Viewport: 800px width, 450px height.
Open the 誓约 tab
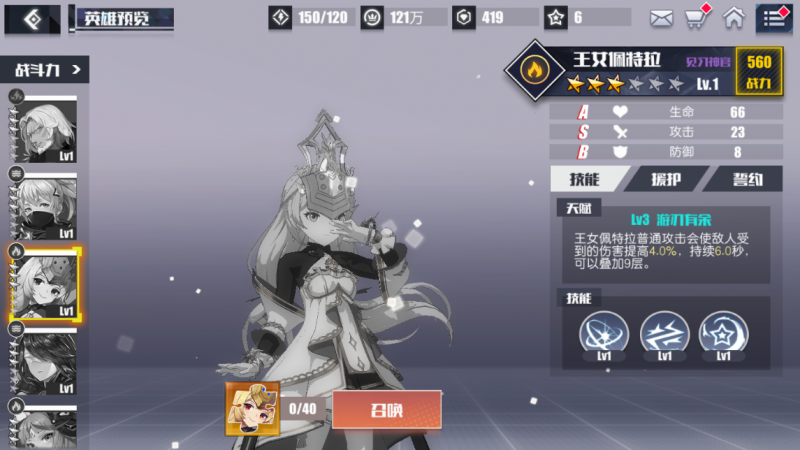click(743, 179)
